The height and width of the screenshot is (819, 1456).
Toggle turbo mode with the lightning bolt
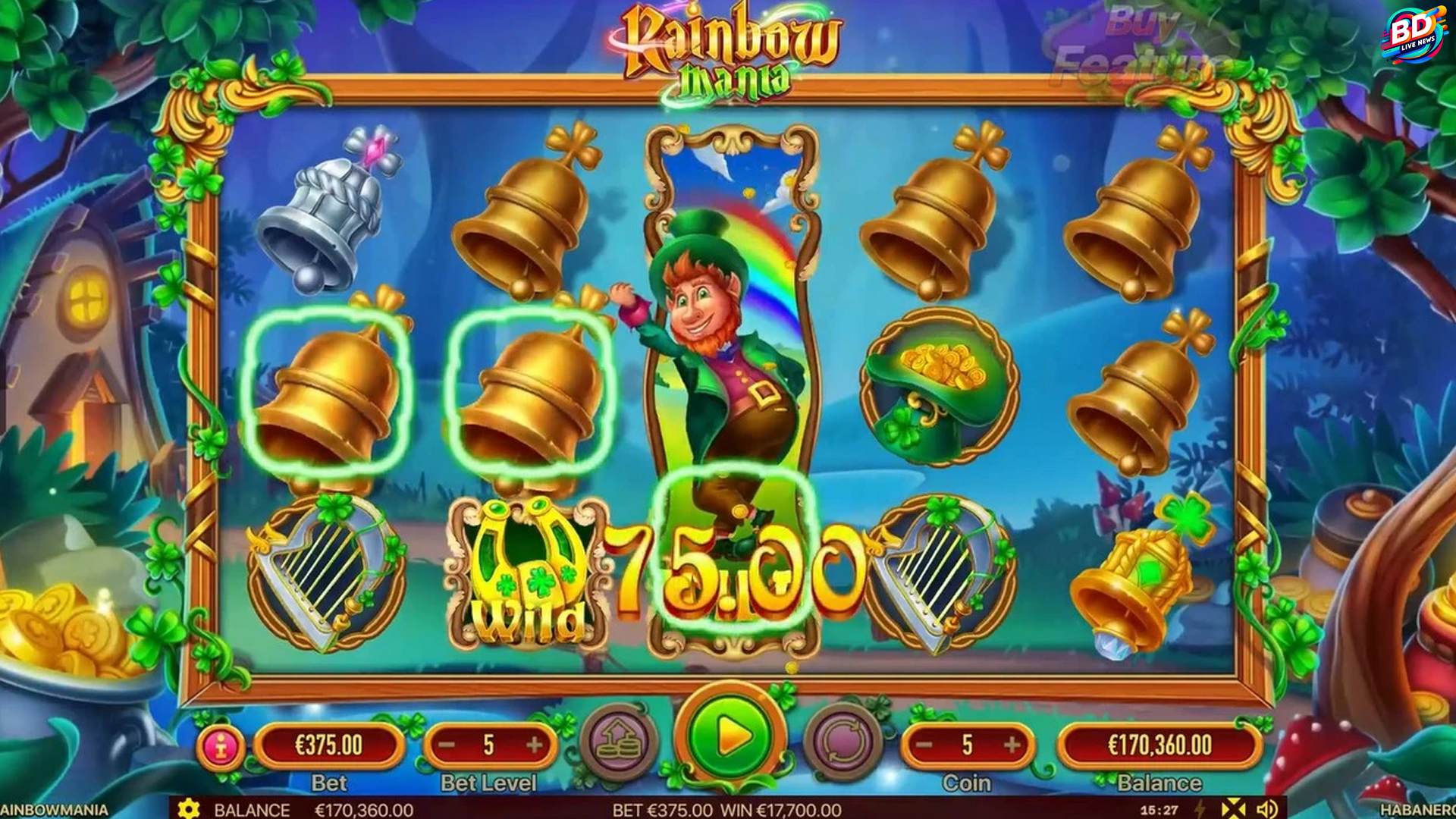tap(1200, 809)
